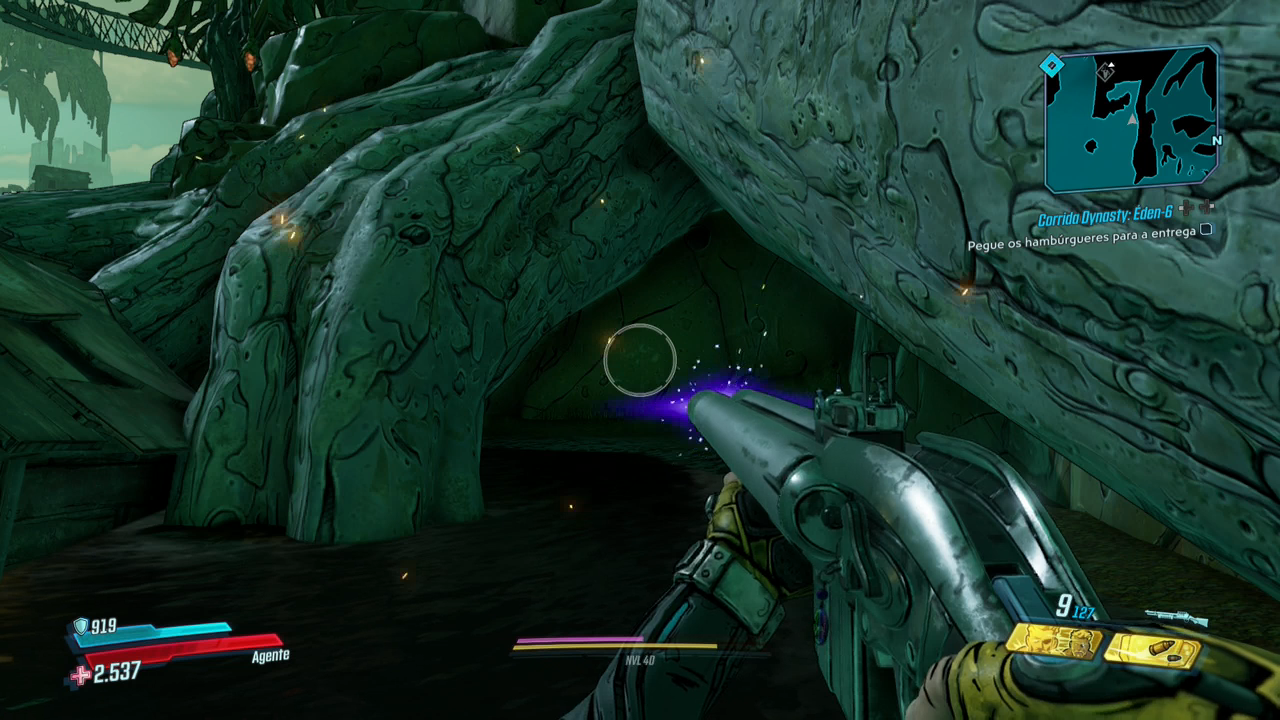
Task: Click the shield icon beside 919
Action: click(x=80, y=626)
